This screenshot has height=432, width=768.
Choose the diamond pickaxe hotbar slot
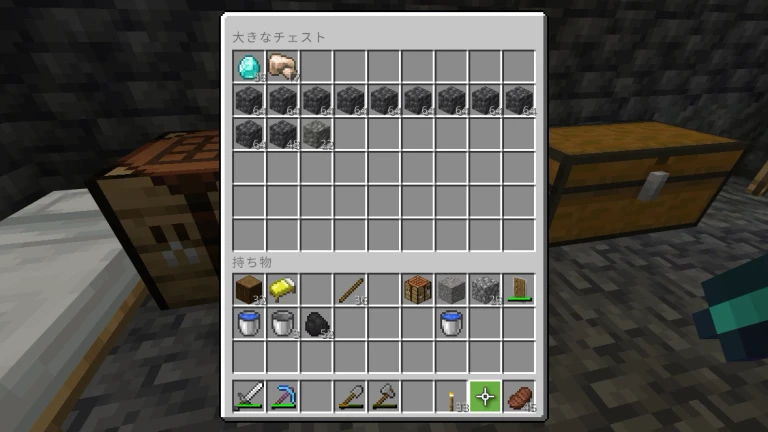coord(282,397)
